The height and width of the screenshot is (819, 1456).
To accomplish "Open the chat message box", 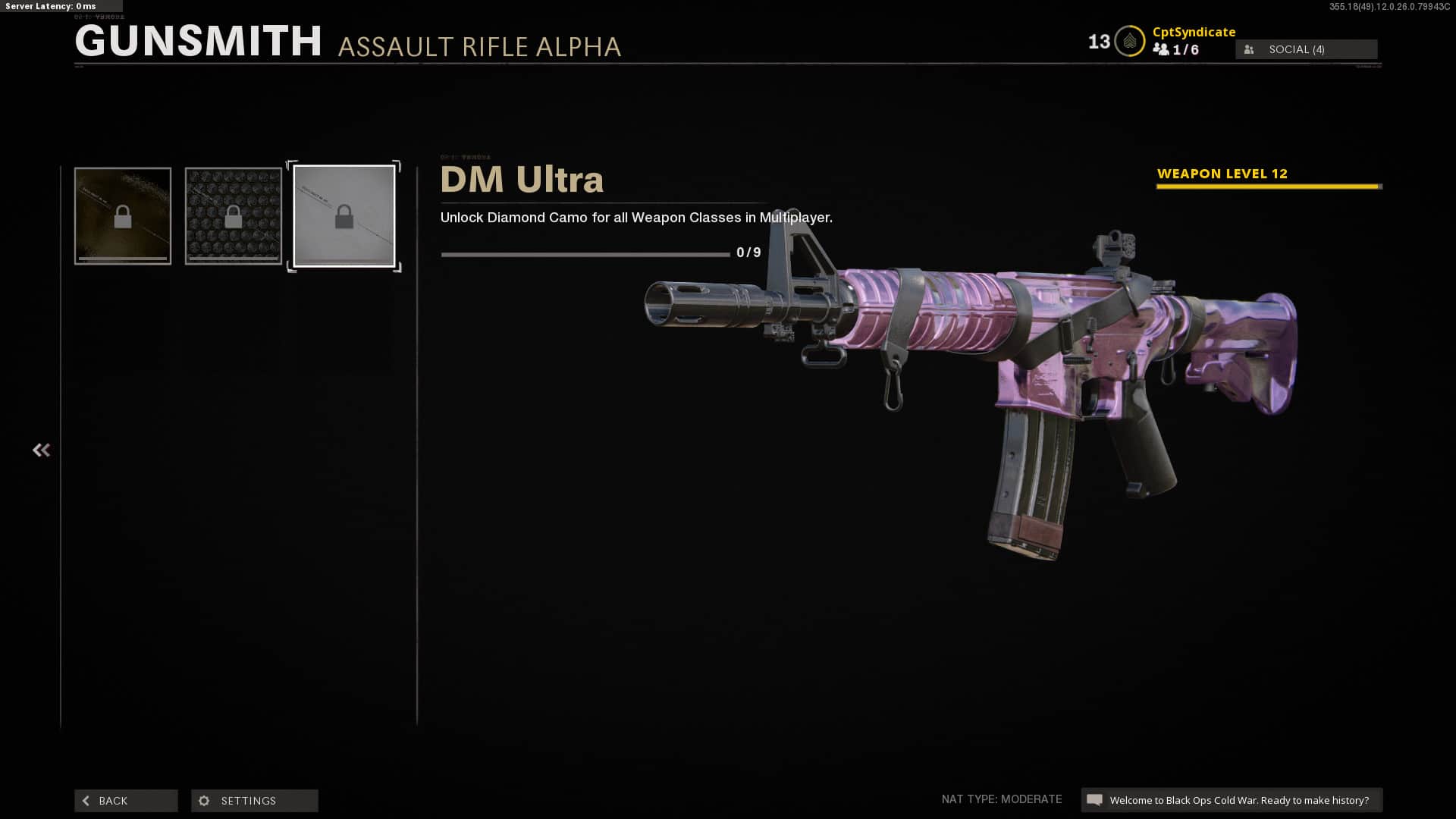I will tap(1231, 800).
